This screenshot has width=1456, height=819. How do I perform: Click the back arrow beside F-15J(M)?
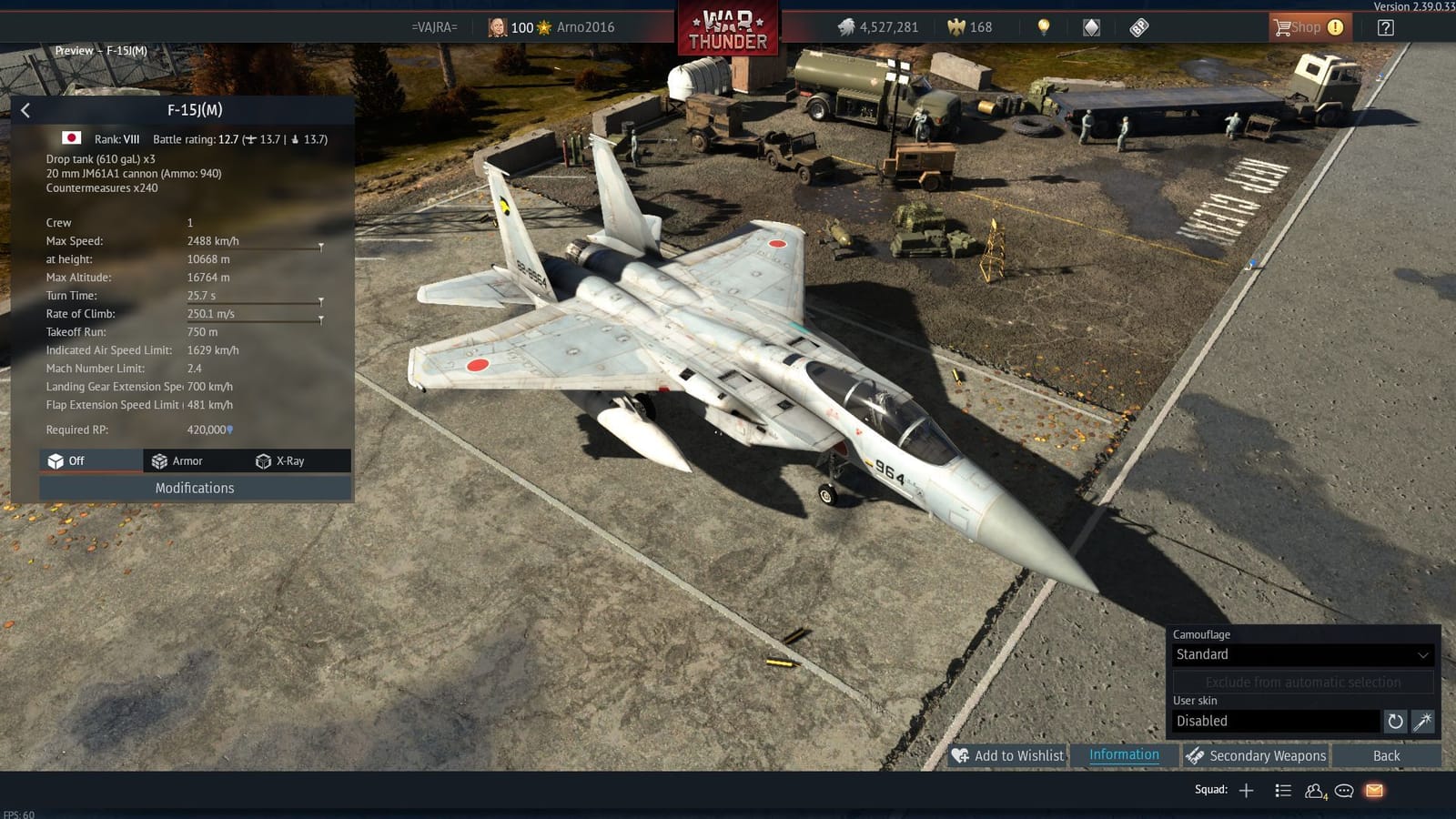[25, 110]
